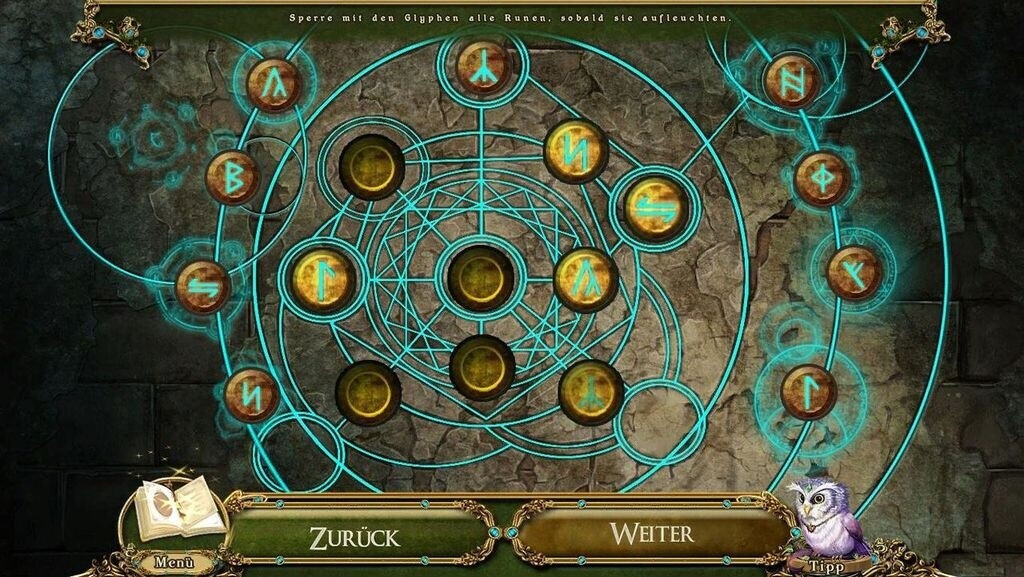1024x577 pixels.
Task: Continue with the Weiter button
Action: (x=652, y=532)
